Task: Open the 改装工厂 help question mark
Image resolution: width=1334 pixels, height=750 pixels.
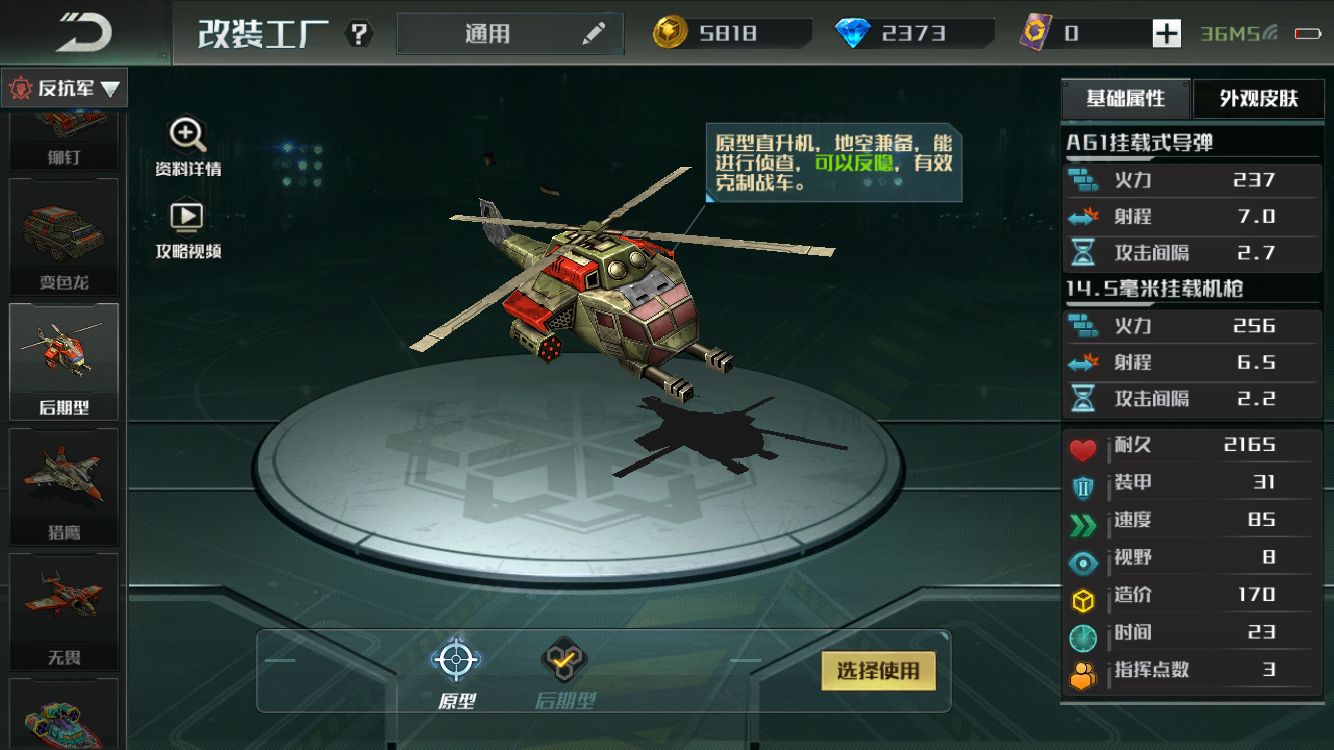Action: [x=358, y=34]
